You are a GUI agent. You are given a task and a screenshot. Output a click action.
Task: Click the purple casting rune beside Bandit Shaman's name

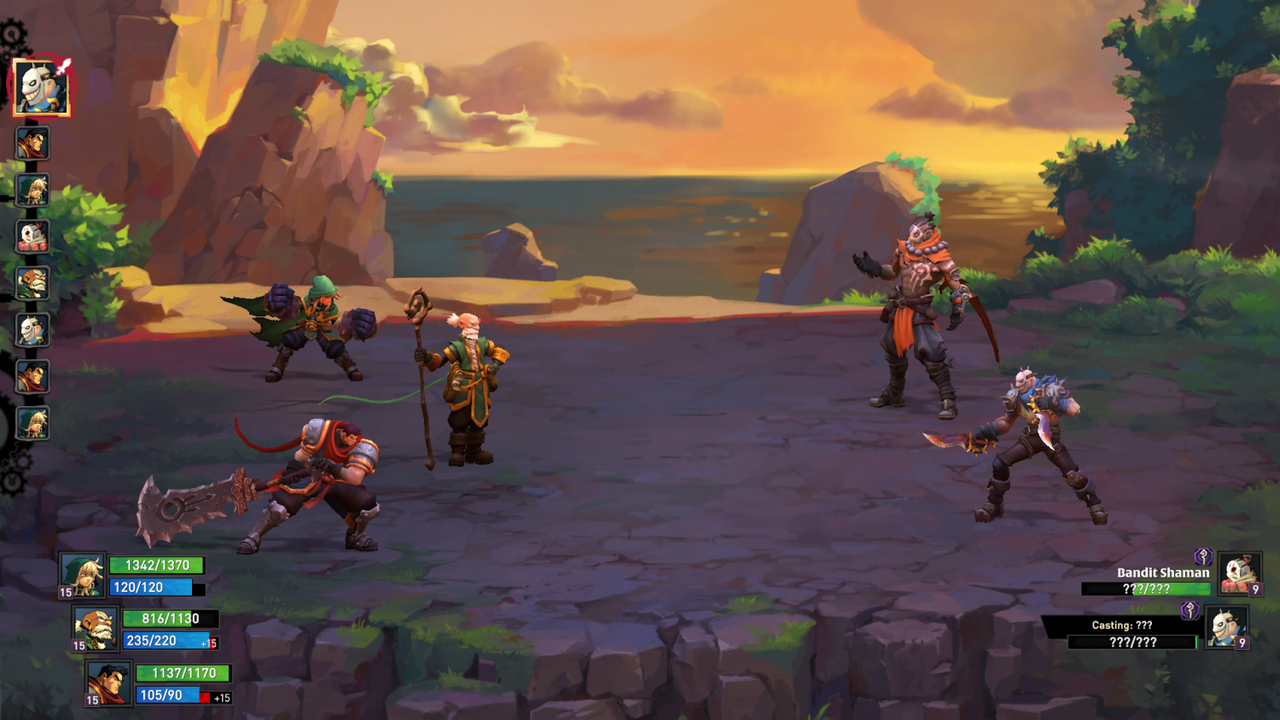coord(1203,558)
